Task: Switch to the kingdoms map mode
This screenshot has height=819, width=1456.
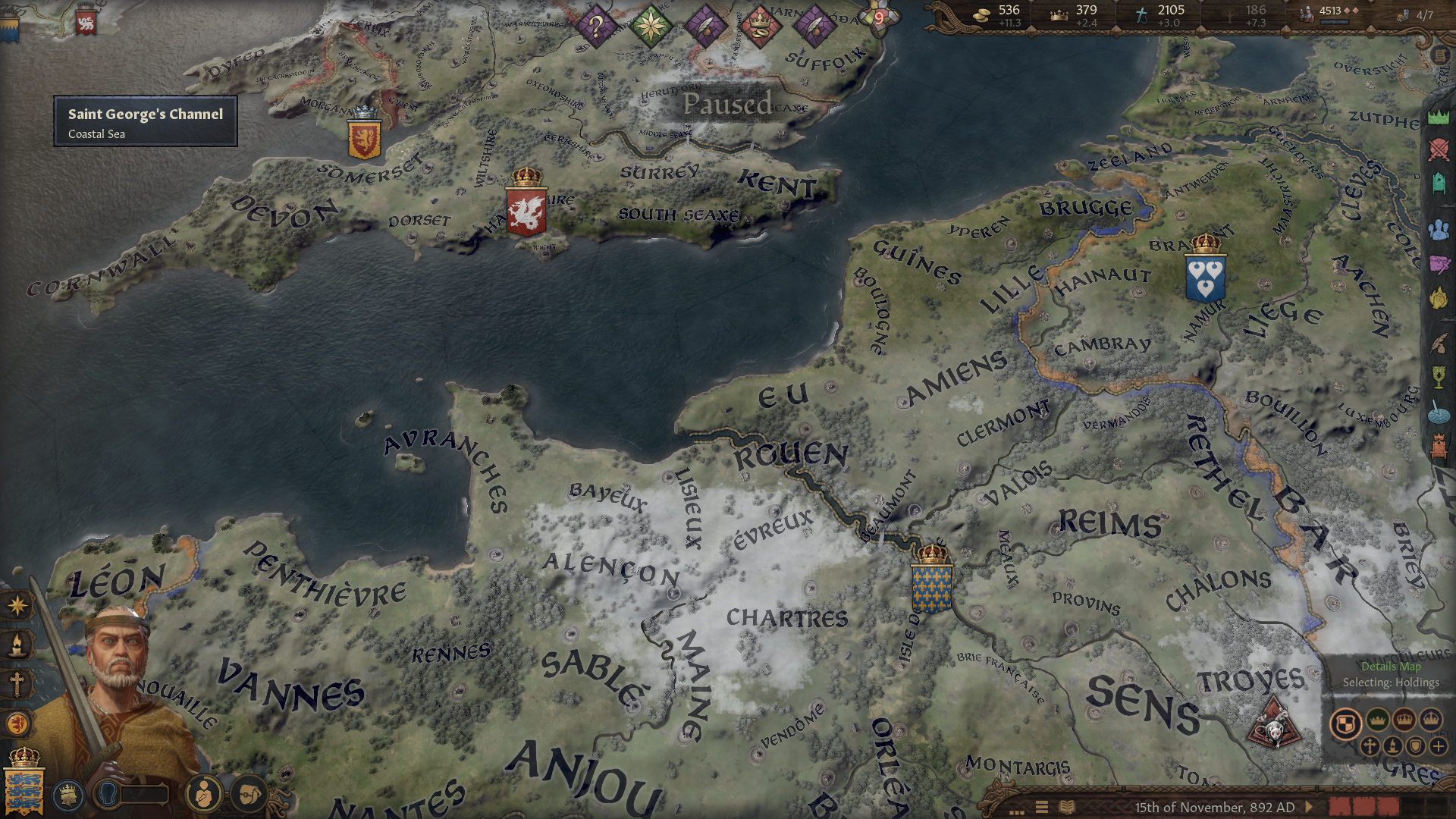Action: click(x=1404, y=720)
